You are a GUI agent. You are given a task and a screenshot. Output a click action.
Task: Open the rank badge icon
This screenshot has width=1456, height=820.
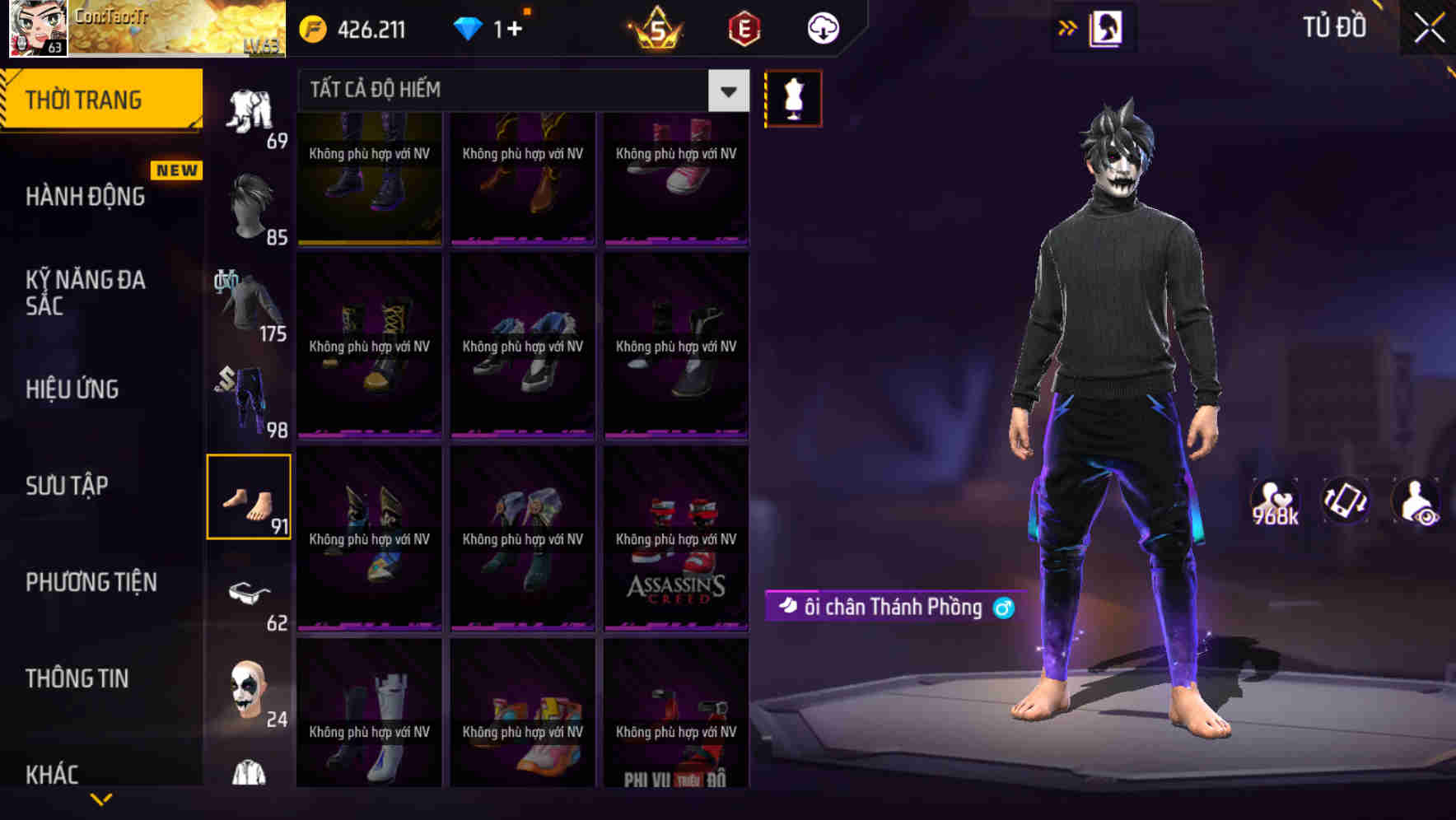click(659, 28)
